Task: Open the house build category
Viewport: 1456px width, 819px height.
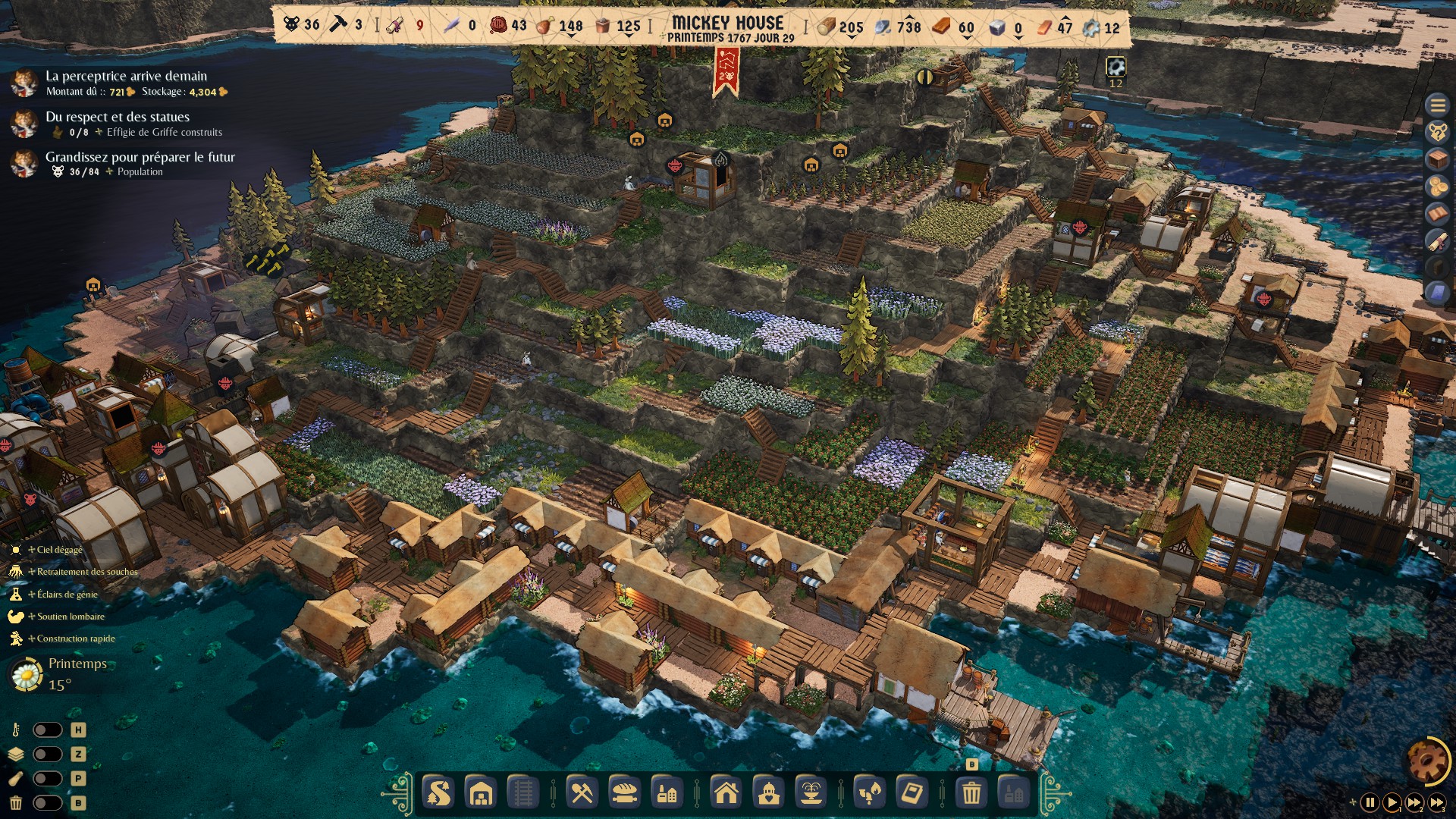Action: click(726, 793)
